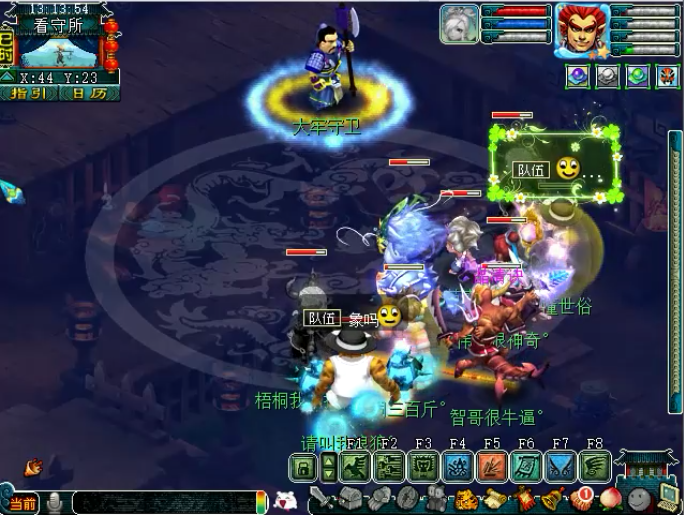
Task: Click the green orb buff icon
Action: coord(637,76)
